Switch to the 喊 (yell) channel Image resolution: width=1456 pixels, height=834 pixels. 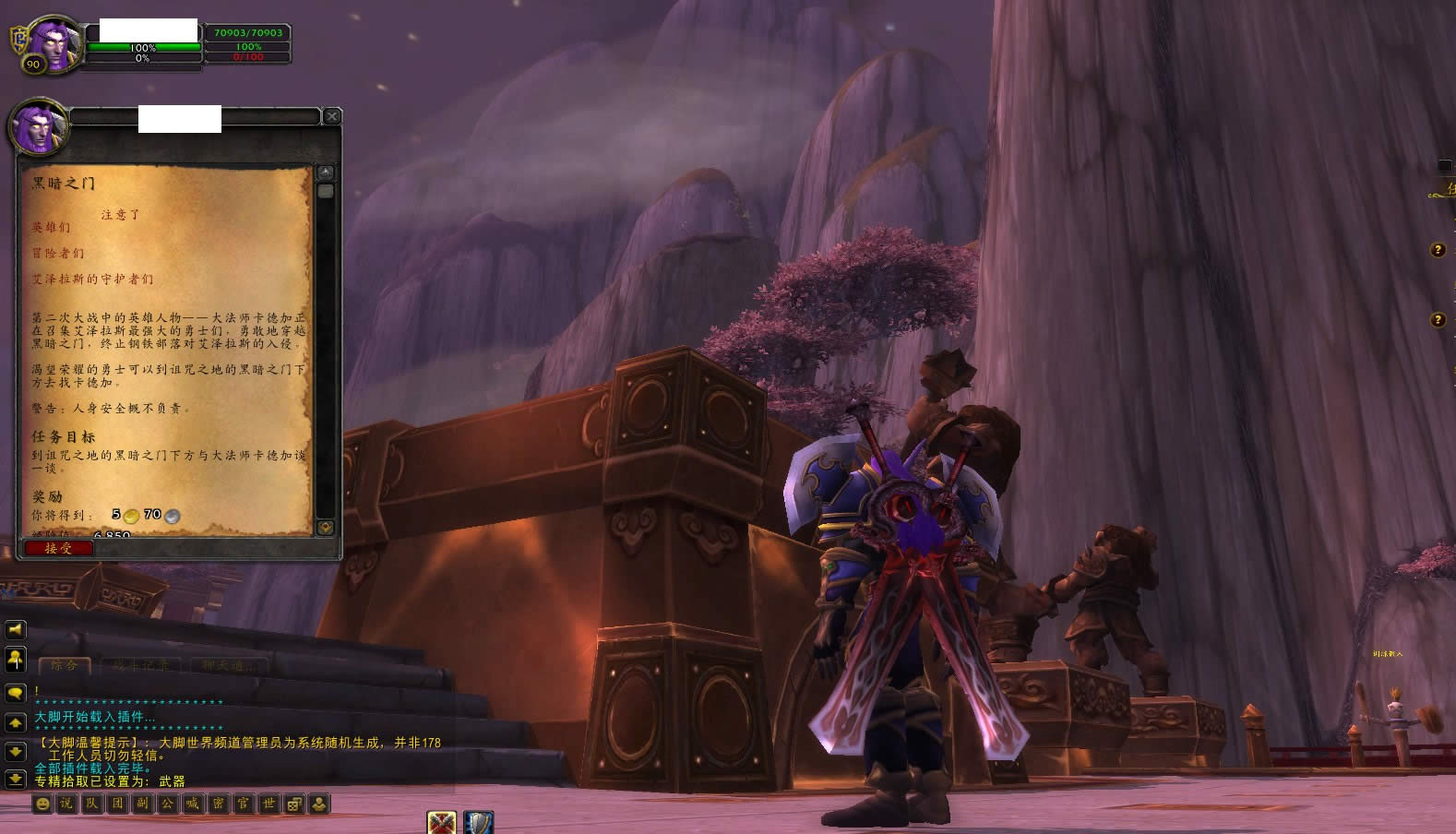[192, 804]
